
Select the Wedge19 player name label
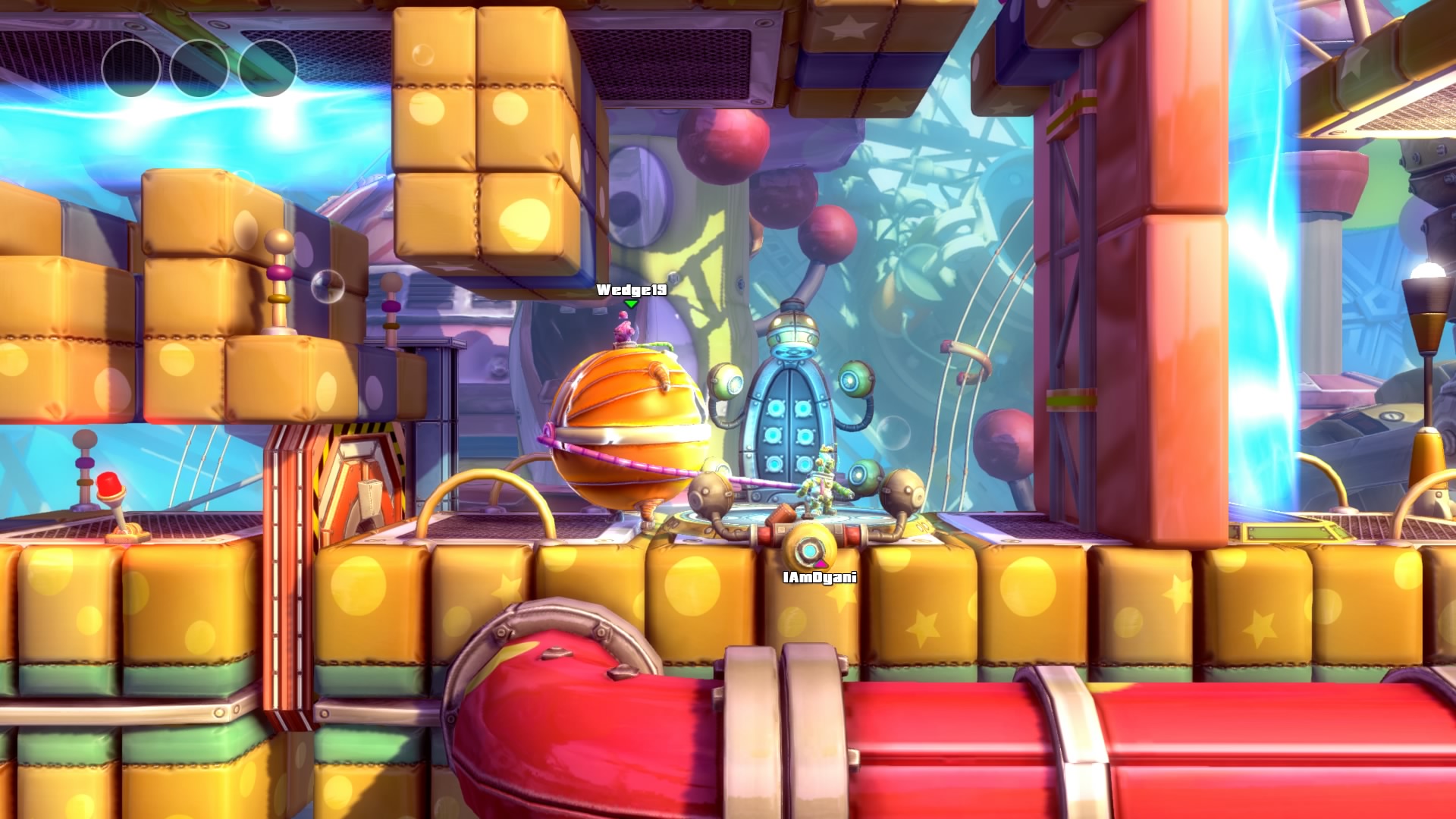(632, 290)
